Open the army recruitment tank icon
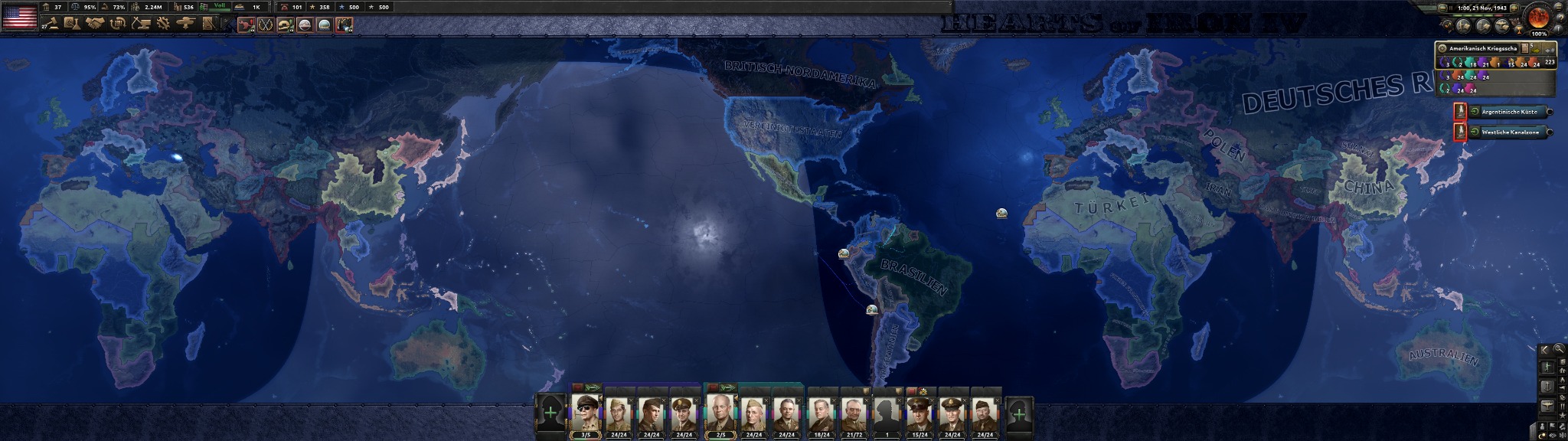Image resolution: width=1568 pixels, height=441 pixels. point(185,24)
